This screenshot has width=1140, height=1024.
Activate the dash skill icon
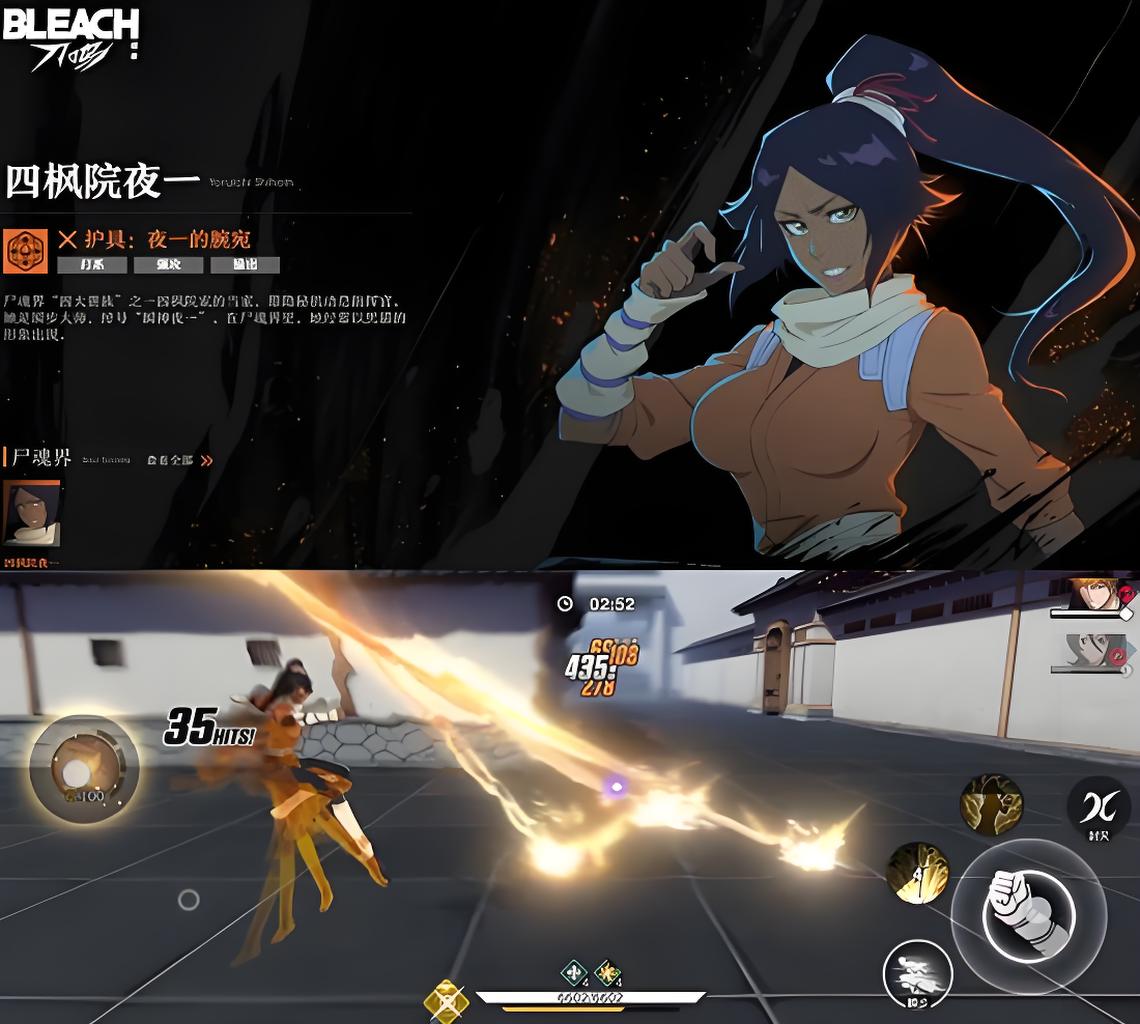pos(917,973)
